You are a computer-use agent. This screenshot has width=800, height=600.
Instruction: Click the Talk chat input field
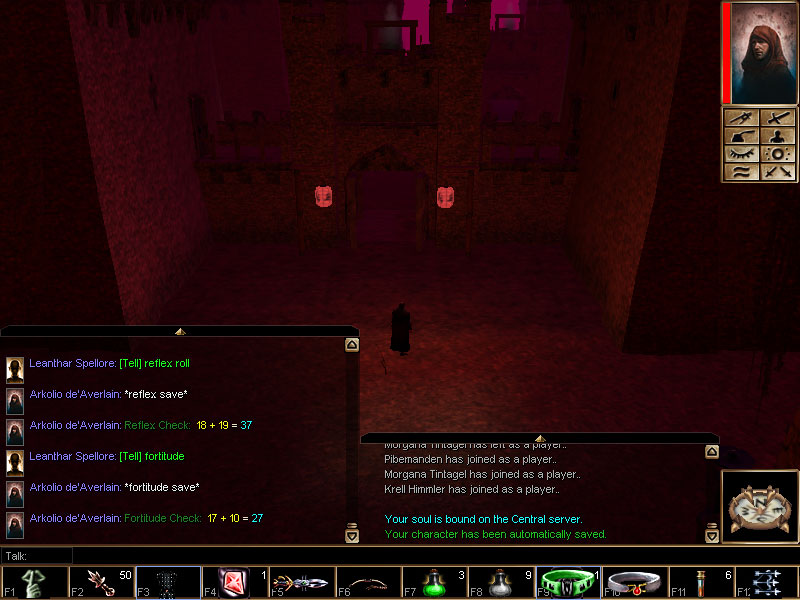200,555
